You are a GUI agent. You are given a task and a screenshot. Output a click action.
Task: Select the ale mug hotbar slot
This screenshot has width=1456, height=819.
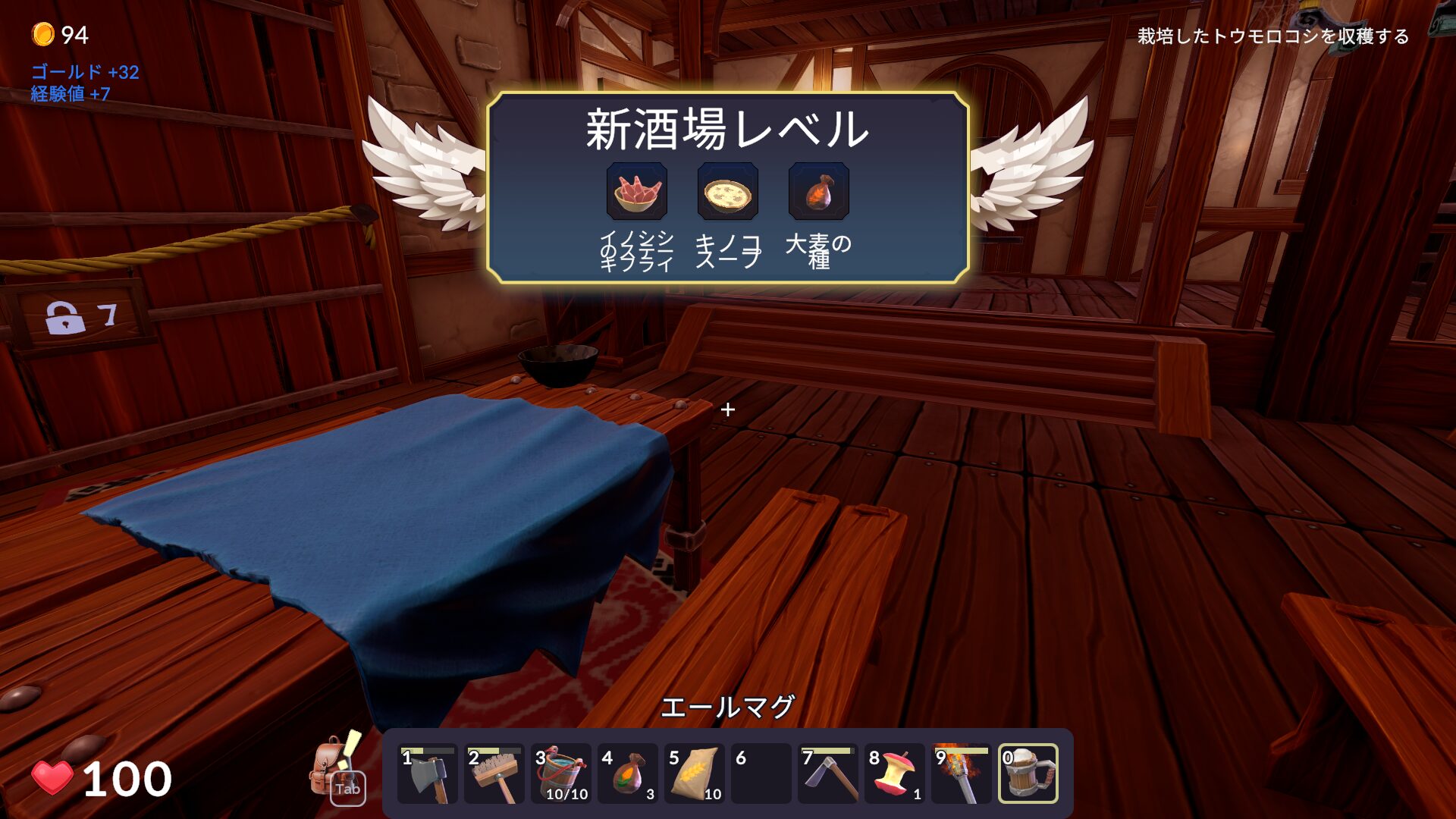point(1028,773)
